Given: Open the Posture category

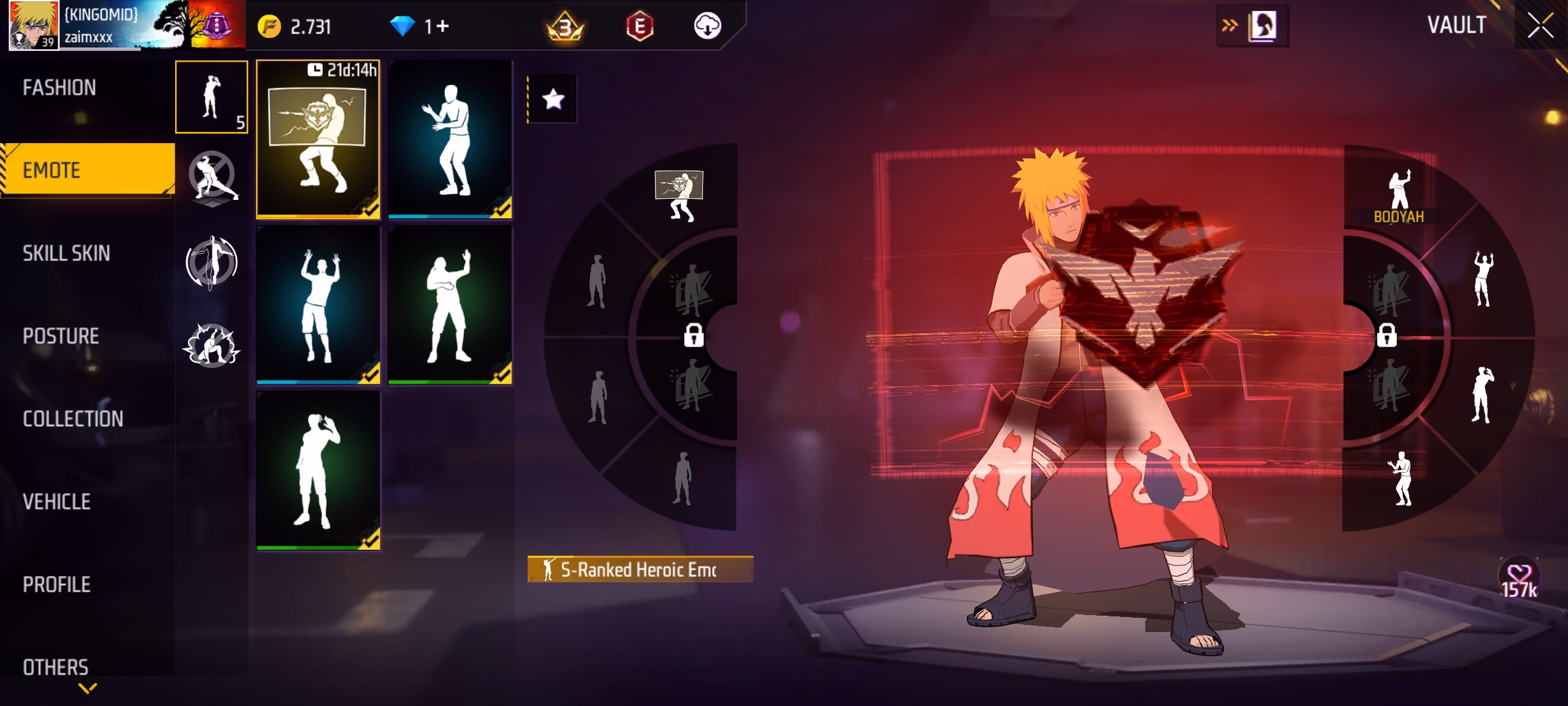Looking at the screenshot, I should [x=61, y=336].
